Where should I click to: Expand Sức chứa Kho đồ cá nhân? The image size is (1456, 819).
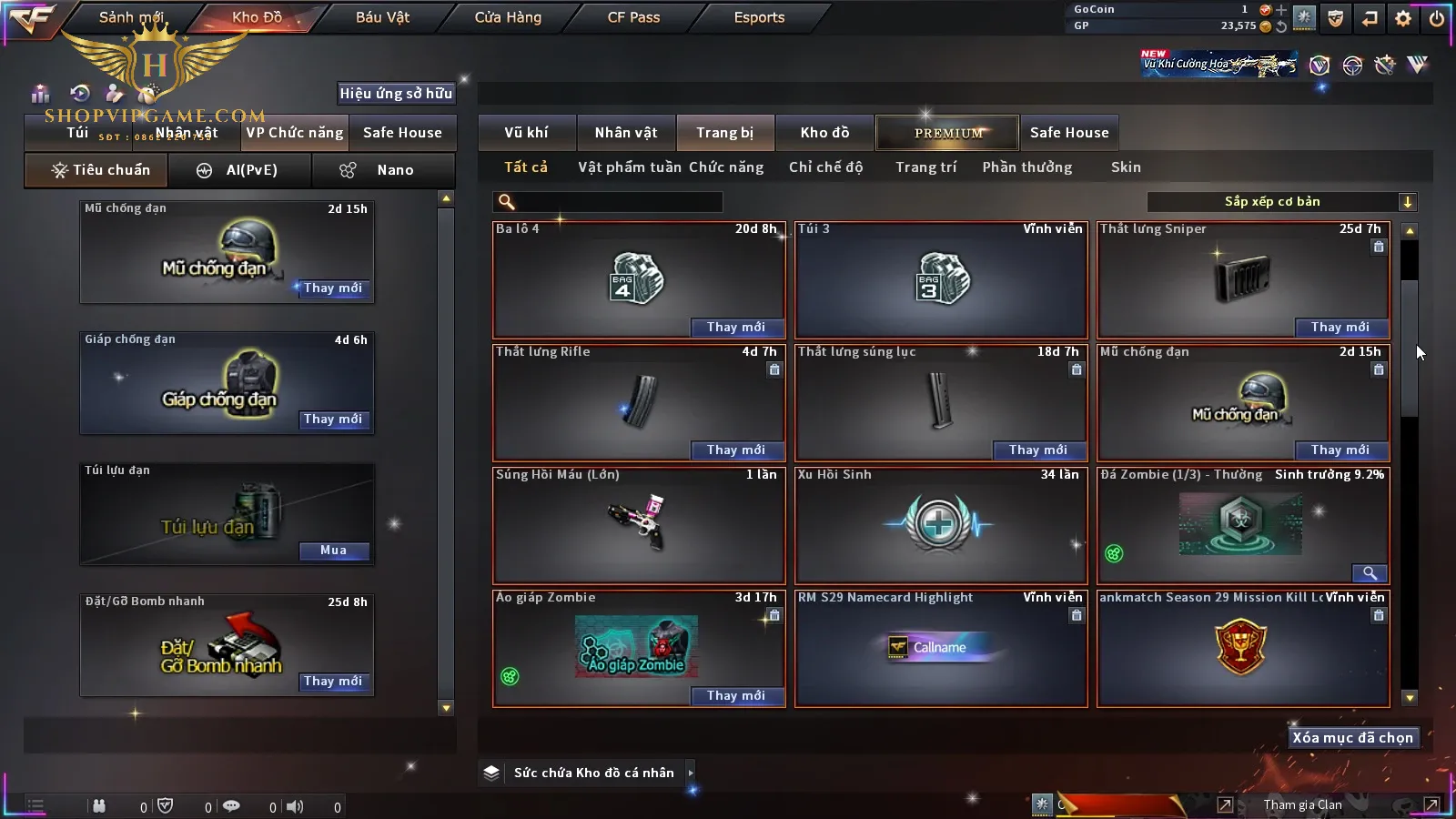click(691, 773)
